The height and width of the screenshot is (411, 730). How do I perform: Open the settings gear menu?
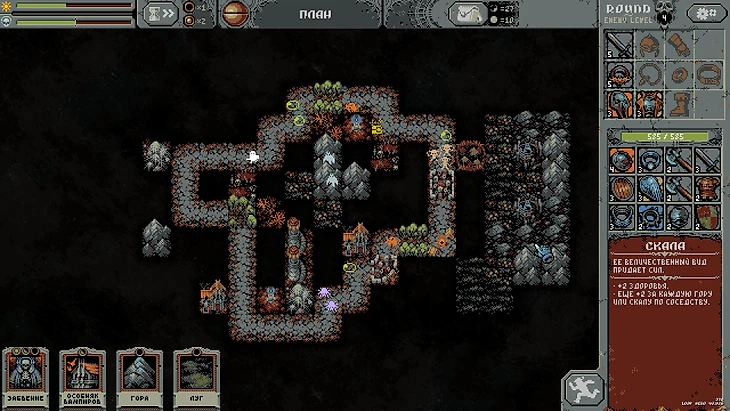coord(709,13)
